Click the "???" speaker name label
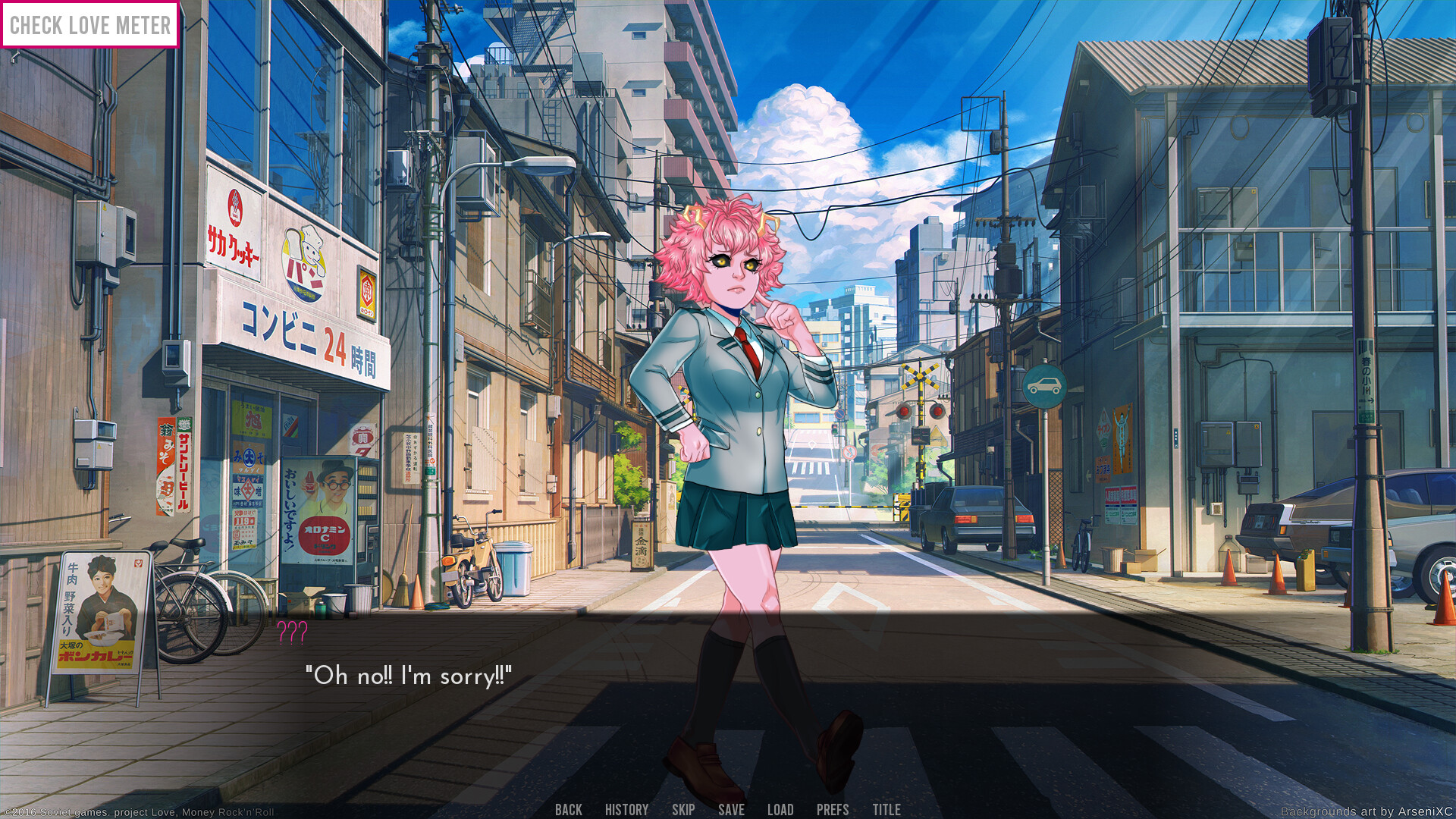The image size is (1456, 819). coord(291,632)
